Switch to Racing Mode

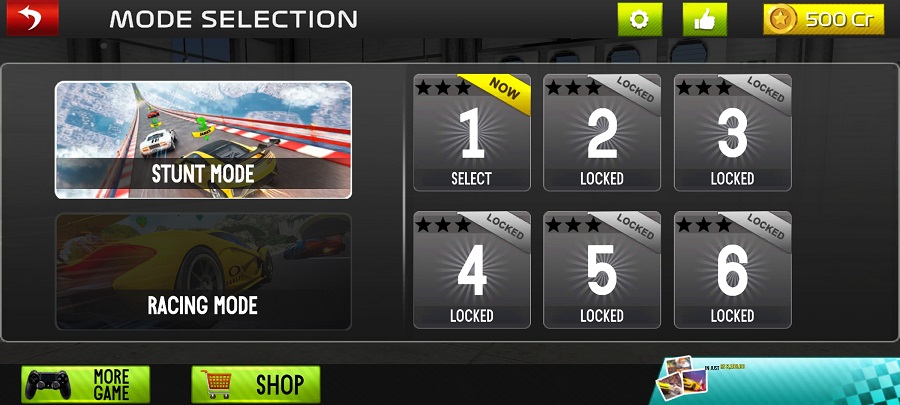(203, 272)
